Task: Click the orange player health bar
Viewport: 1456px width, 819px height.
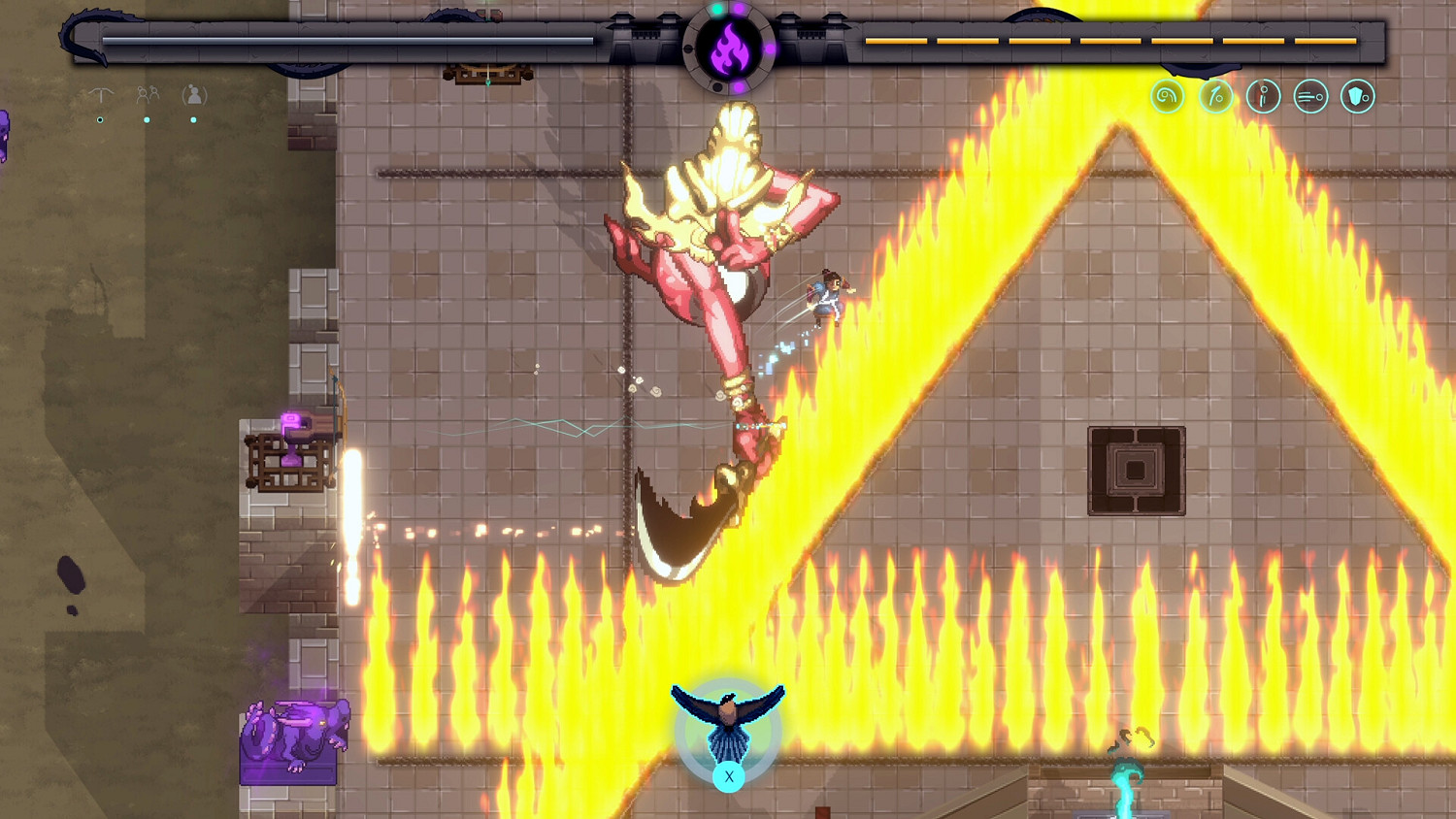Action: pyautogui.click(x=1111, y=42)
